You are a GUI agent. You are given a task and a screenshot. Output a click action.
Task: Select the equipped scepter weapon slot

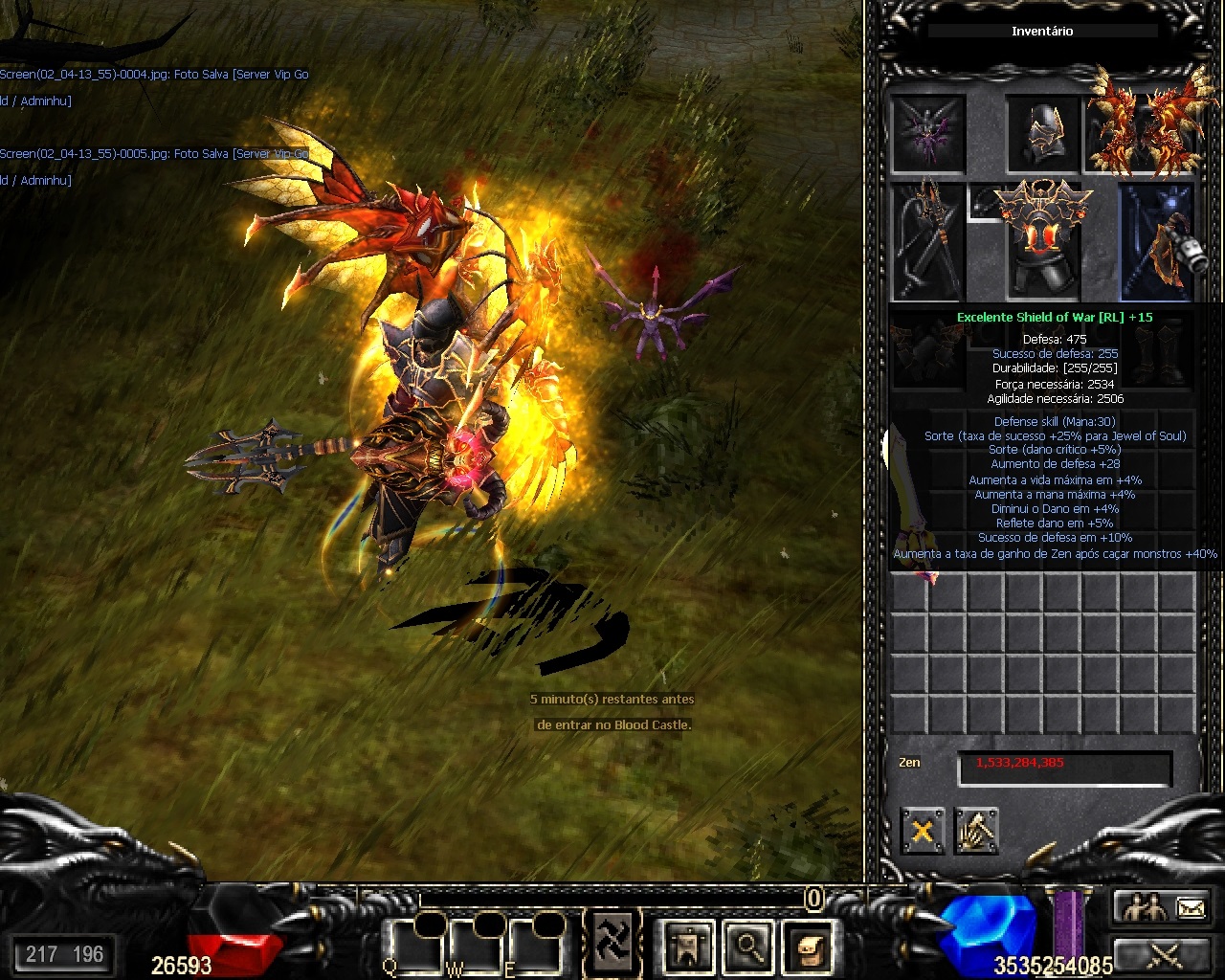click(927, 242)
